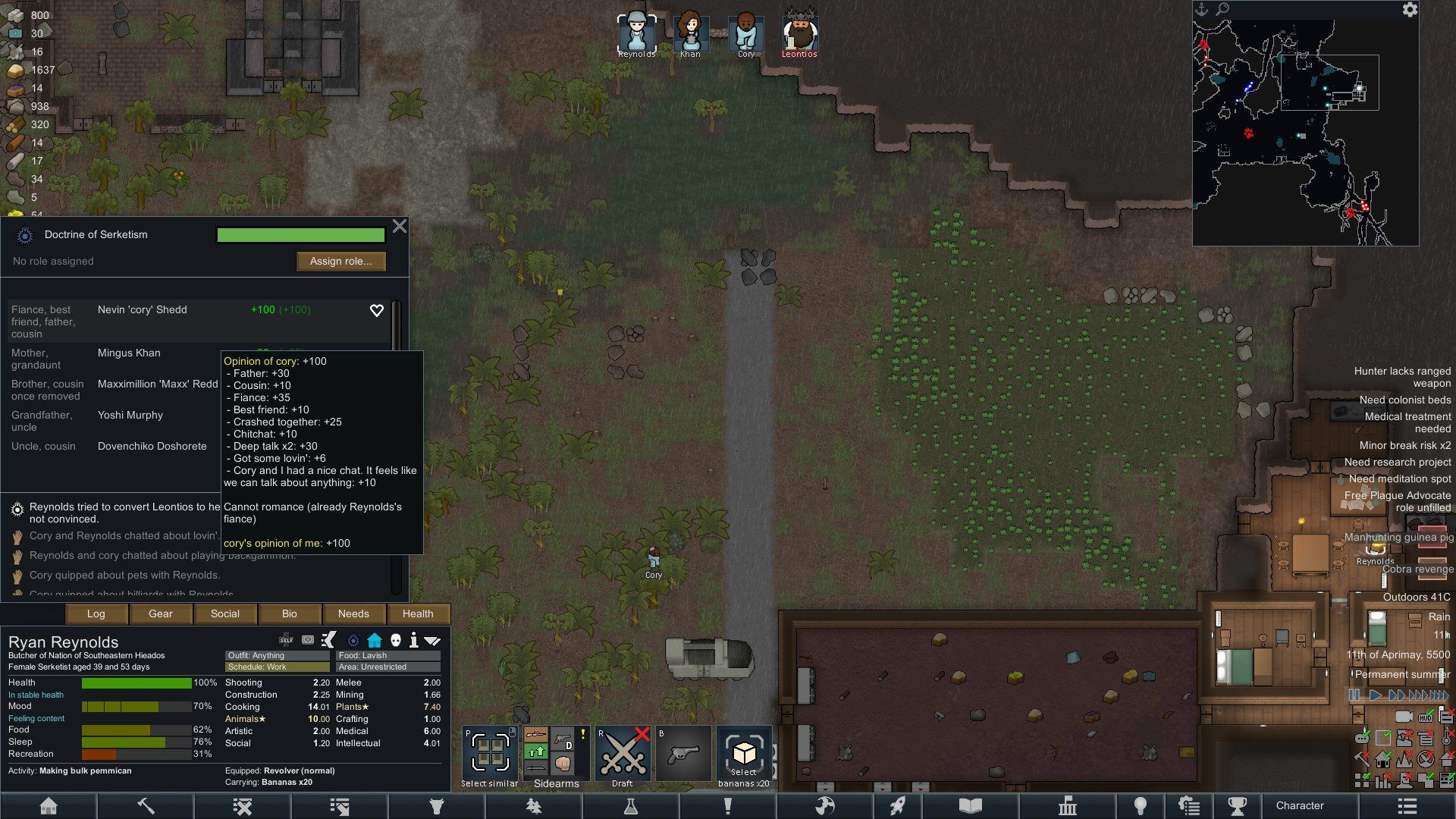The image size is (1456, 819).
Task: Select the Khan colonist portrait
Action: point(690,34)
